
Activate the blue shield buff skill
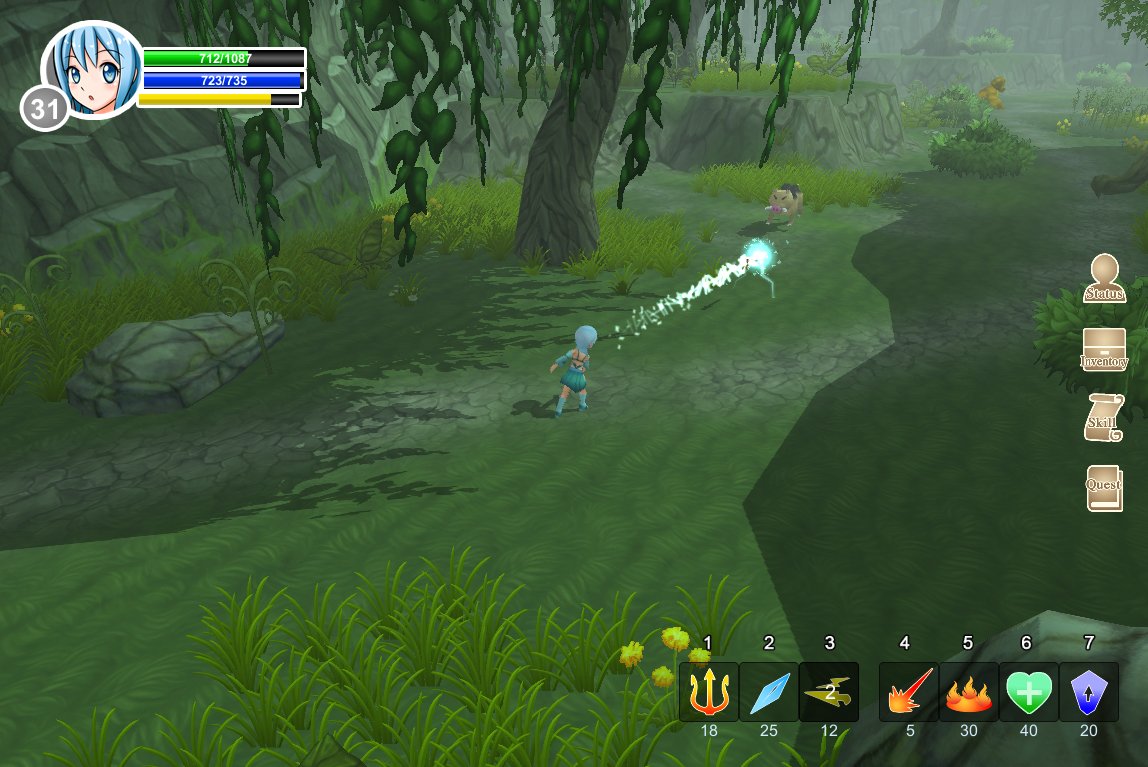pyautogui.click(x=1089, y=692)
